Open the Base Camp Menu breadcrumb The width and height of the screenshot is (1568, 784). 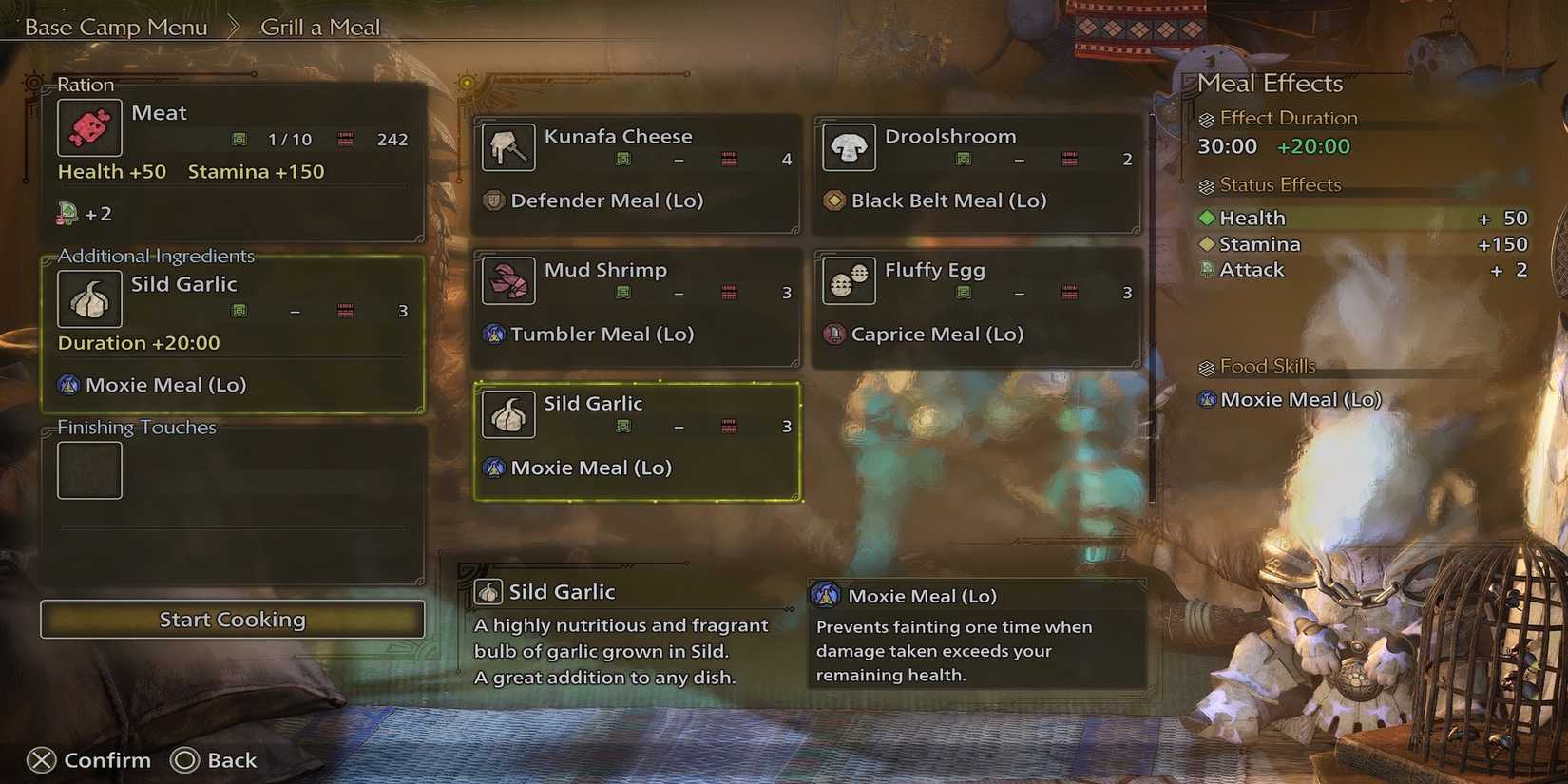tap(114, 27)
